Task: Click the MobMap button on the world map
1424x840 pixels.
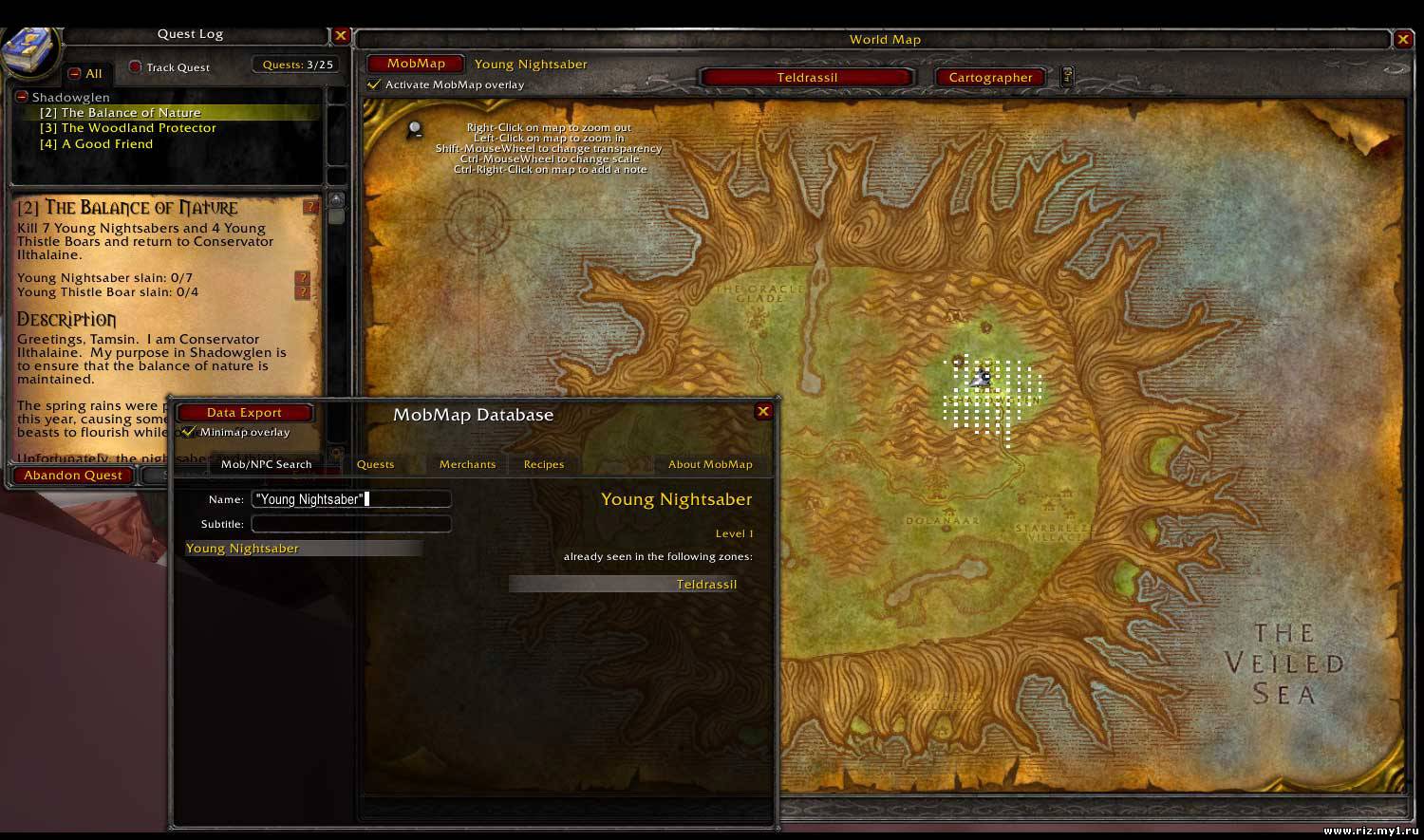Action: [x=416, y=64]
